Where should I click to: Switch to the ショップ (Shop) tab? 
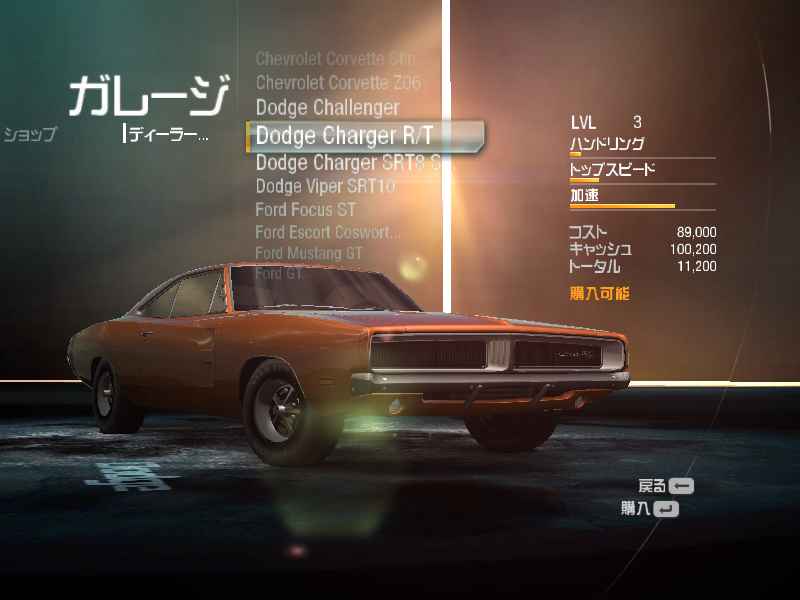tap(30, 135)
